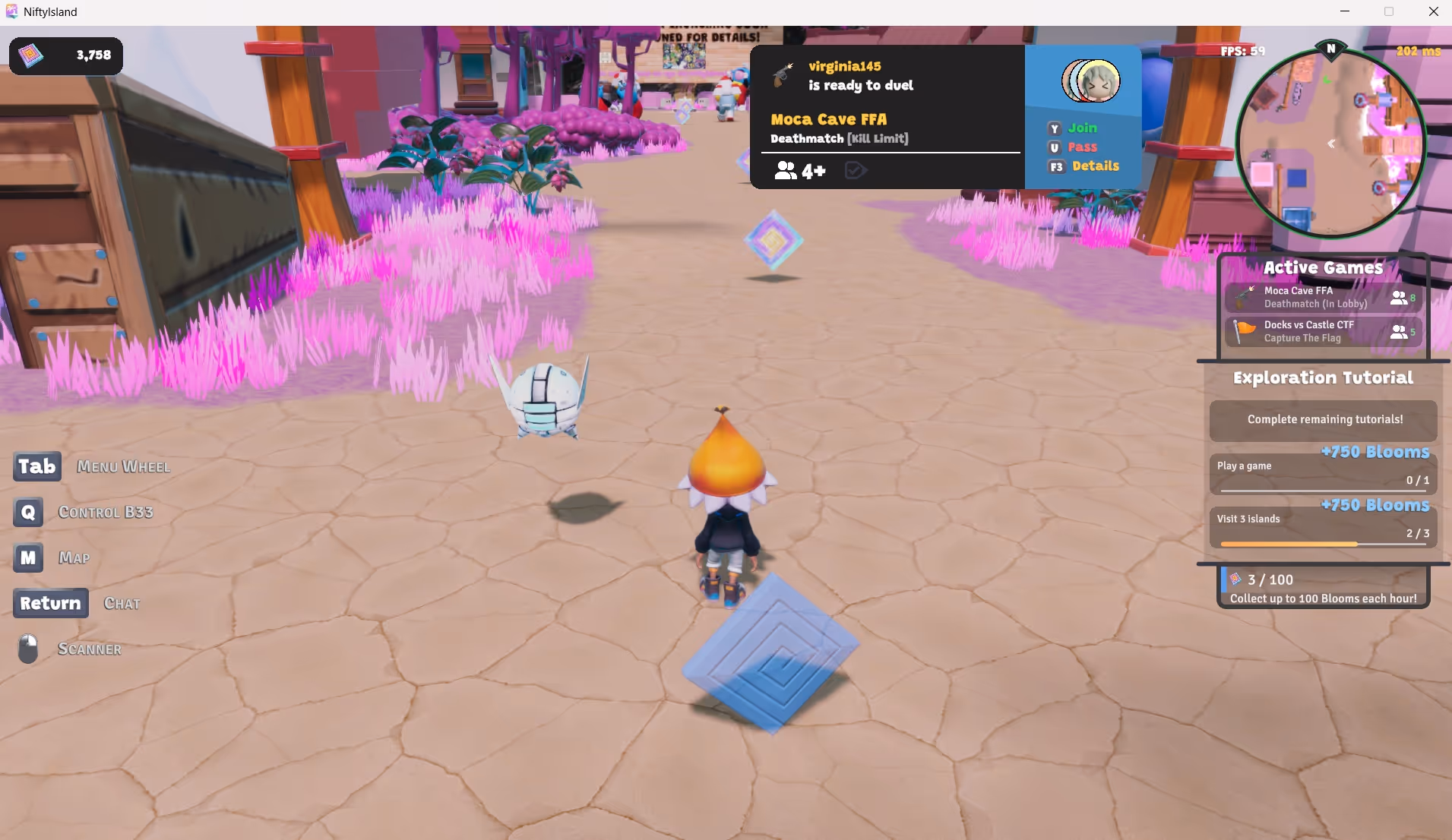Click the hourly Blooms collection tracker

pyautogui.click(x=1322, y=588)
